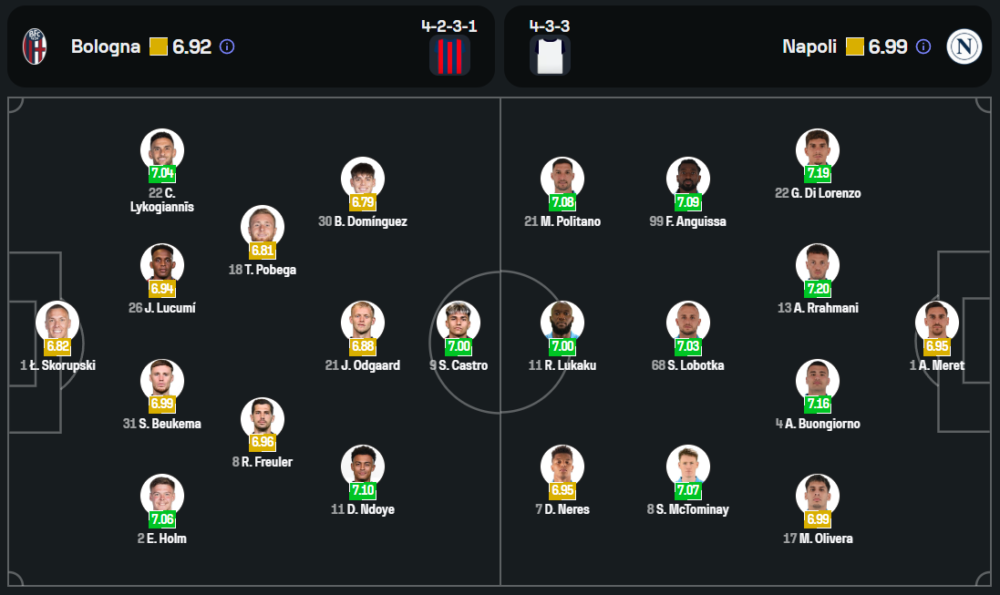Click the Napoli club crest
This screenshot has width=1000, height=595.
(964, 47)
